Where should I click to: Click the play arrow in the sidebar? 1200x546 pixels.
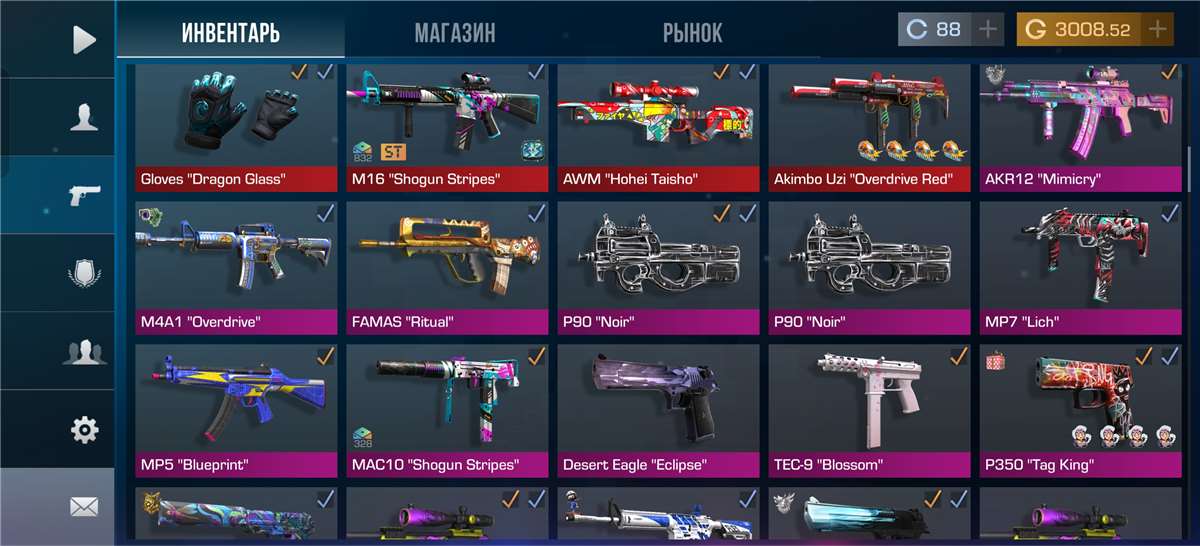(x=84, y=40)
